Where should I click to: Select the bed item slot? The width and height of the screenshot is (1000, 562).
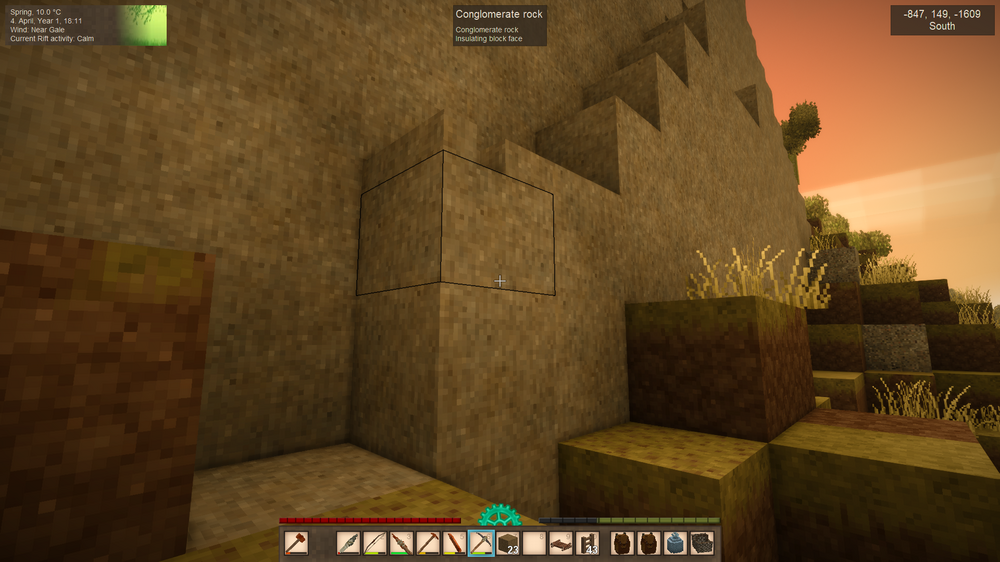pos(561,543)
